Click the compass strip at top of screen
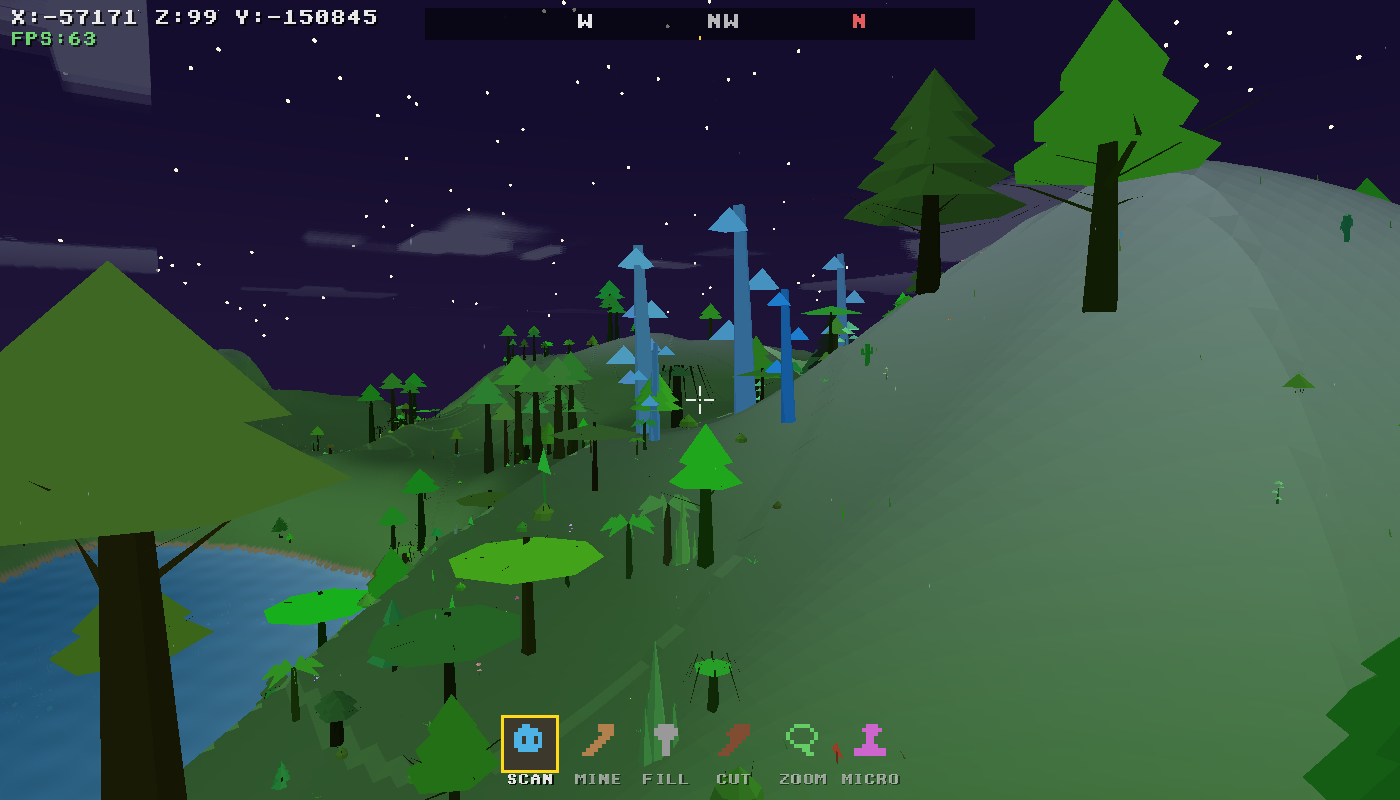Image resolution: width=1400 pixels, height=800 pixels. tap(700, 22)
